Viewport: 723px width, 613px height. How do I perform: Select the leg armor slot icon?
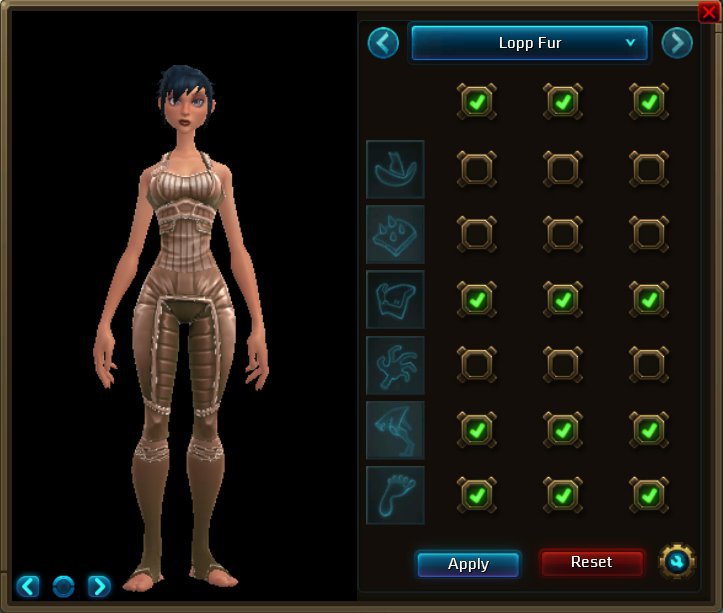(x=395, y=430)
